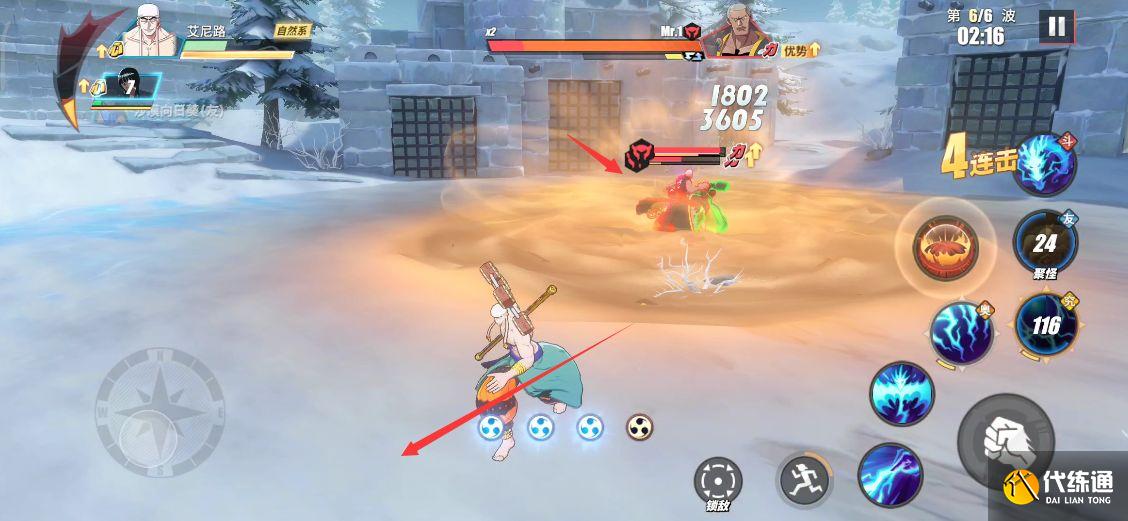Activate the blue lightning burst skill

[900, 393]
